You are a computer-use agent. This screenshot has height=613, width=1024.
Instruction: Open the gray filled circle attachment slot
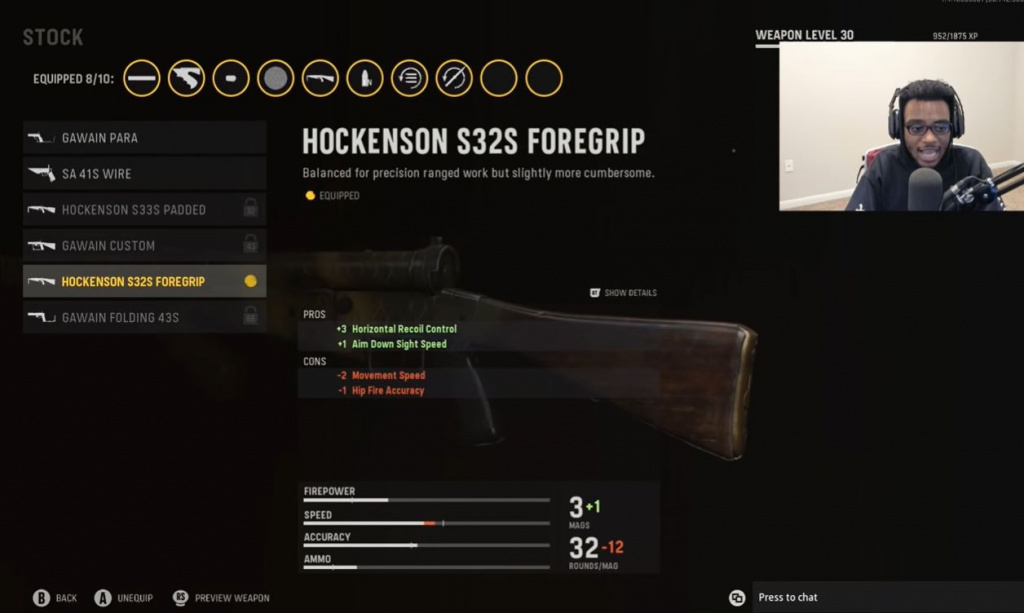click(x=275, y=78)
